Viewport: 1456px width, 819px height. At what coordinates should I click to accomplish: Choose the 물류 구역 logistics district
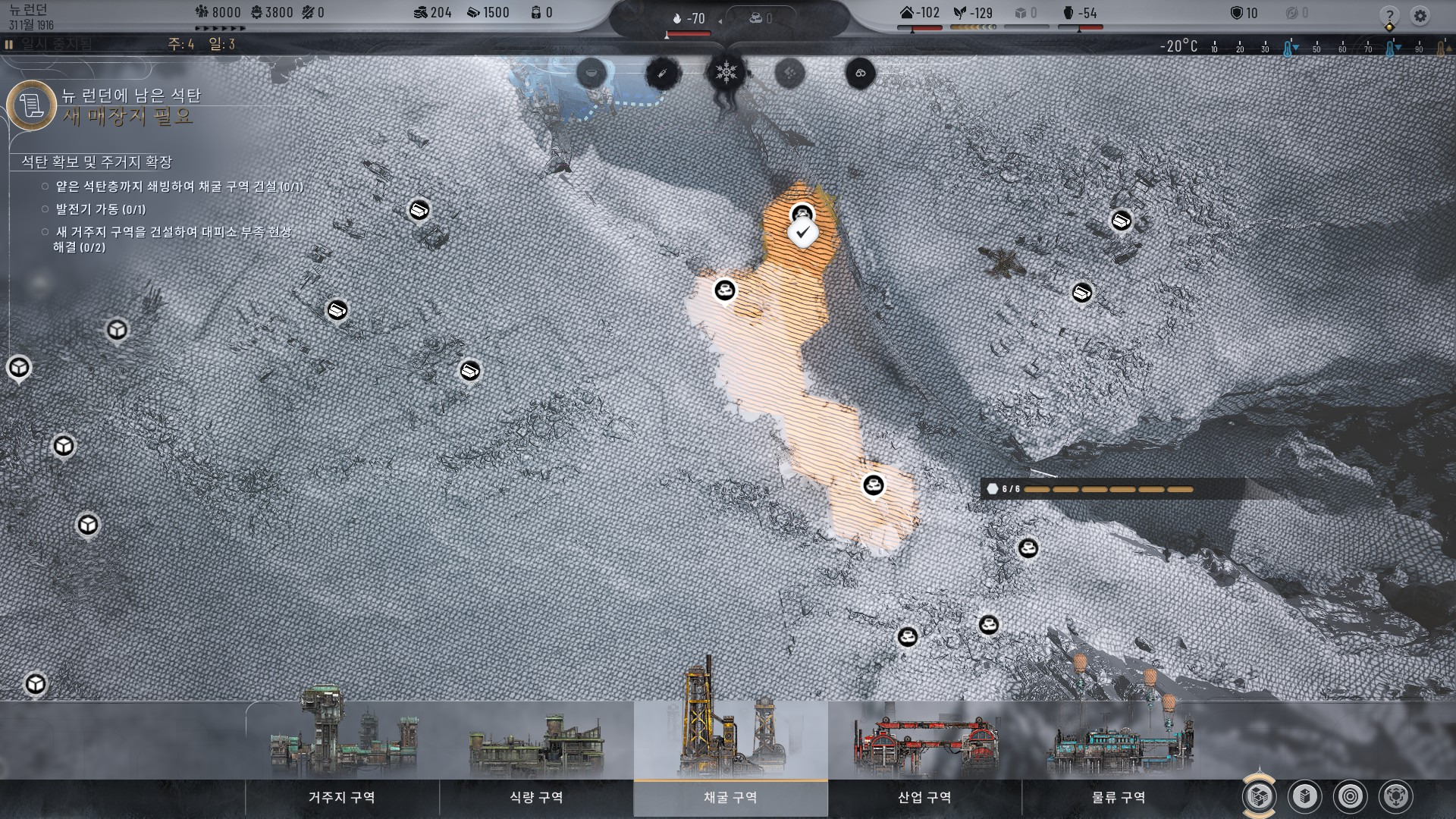tap(1119, 796)
